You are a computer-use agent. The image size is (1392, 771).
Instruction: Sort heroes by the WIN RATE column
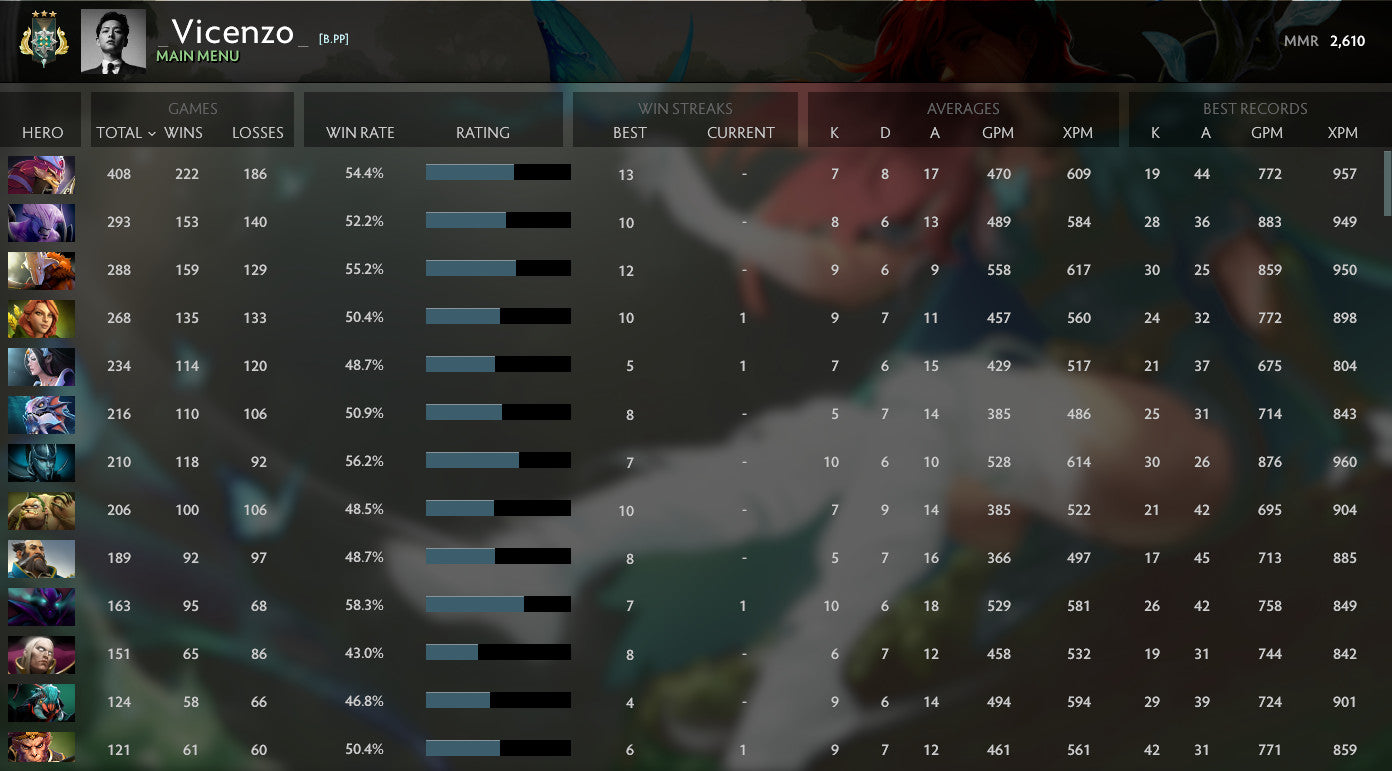tap(359, 132)
